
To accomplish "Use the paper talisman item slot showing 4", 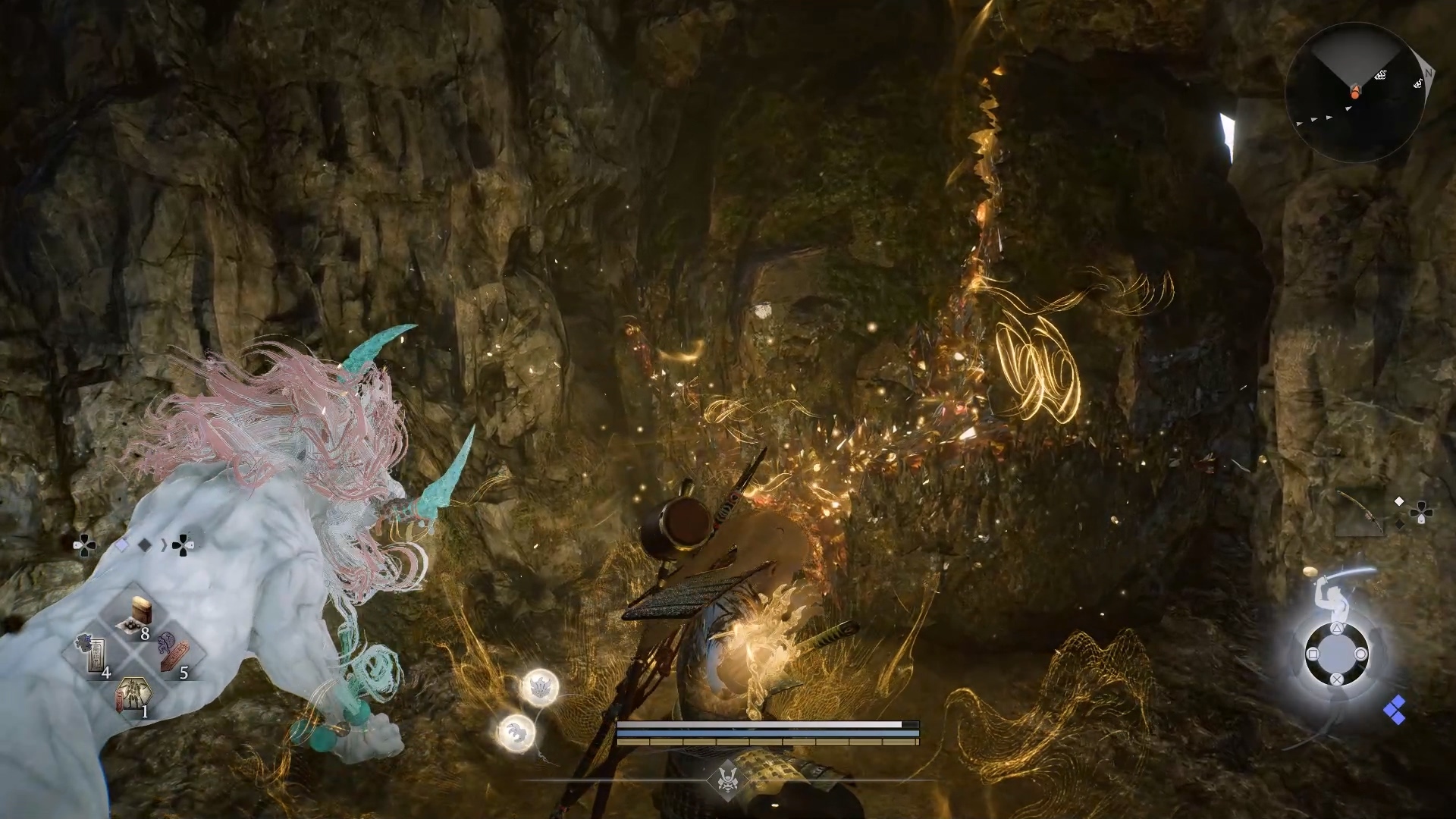I will (x=94, y=657).
